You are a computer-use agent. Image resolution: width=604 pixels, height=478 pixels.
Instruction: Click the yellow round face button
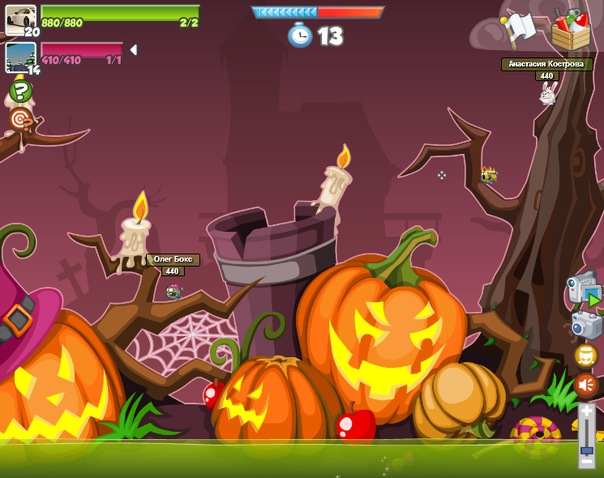click(586, 355)
